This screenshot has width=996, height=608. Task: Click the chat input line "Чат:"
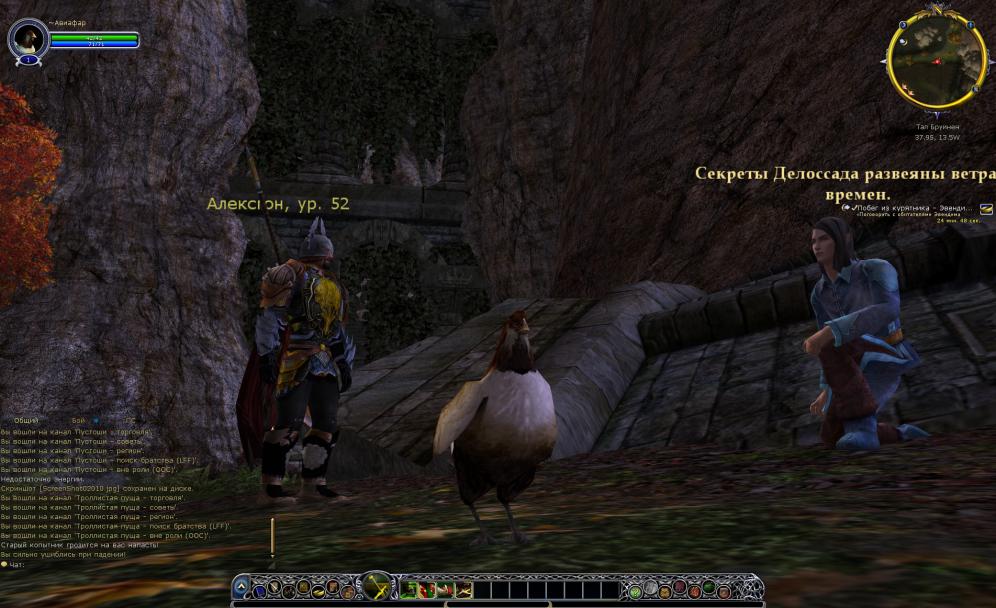(x=60, y=564)
